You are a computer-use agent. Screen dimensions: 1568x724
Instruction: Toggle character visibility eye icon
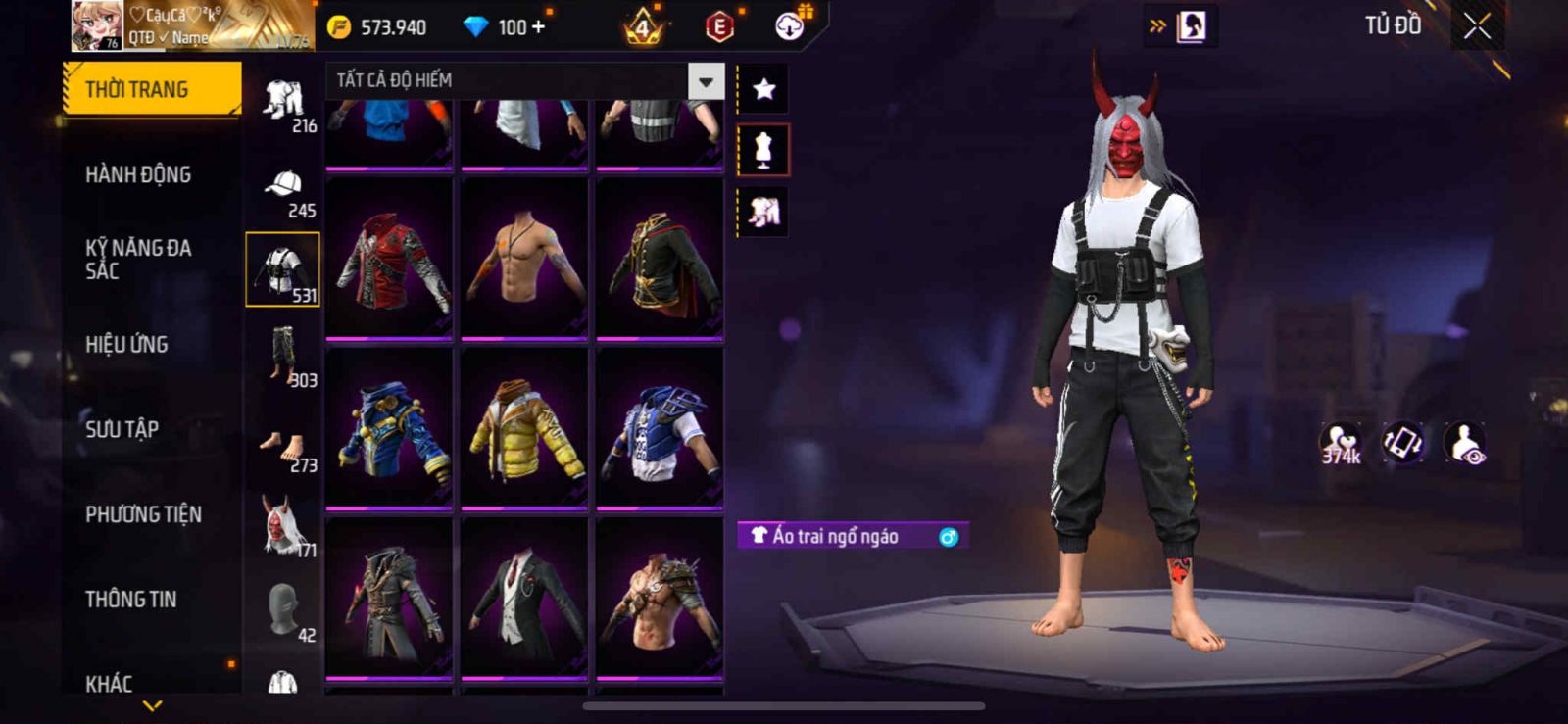1465,444
